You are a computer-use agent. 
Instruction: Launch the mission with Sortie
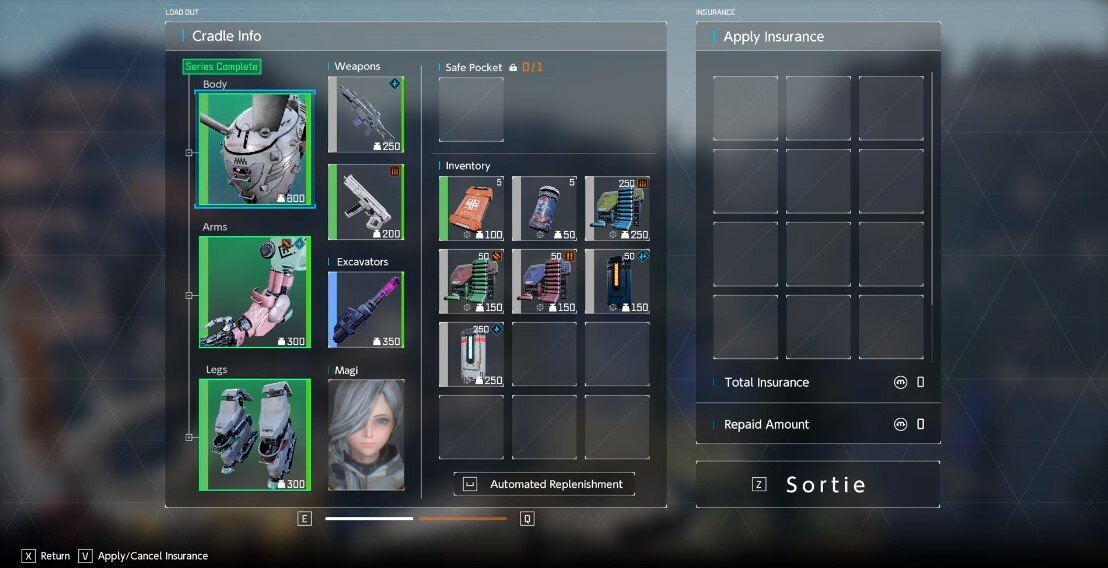[x=818, y=484]
